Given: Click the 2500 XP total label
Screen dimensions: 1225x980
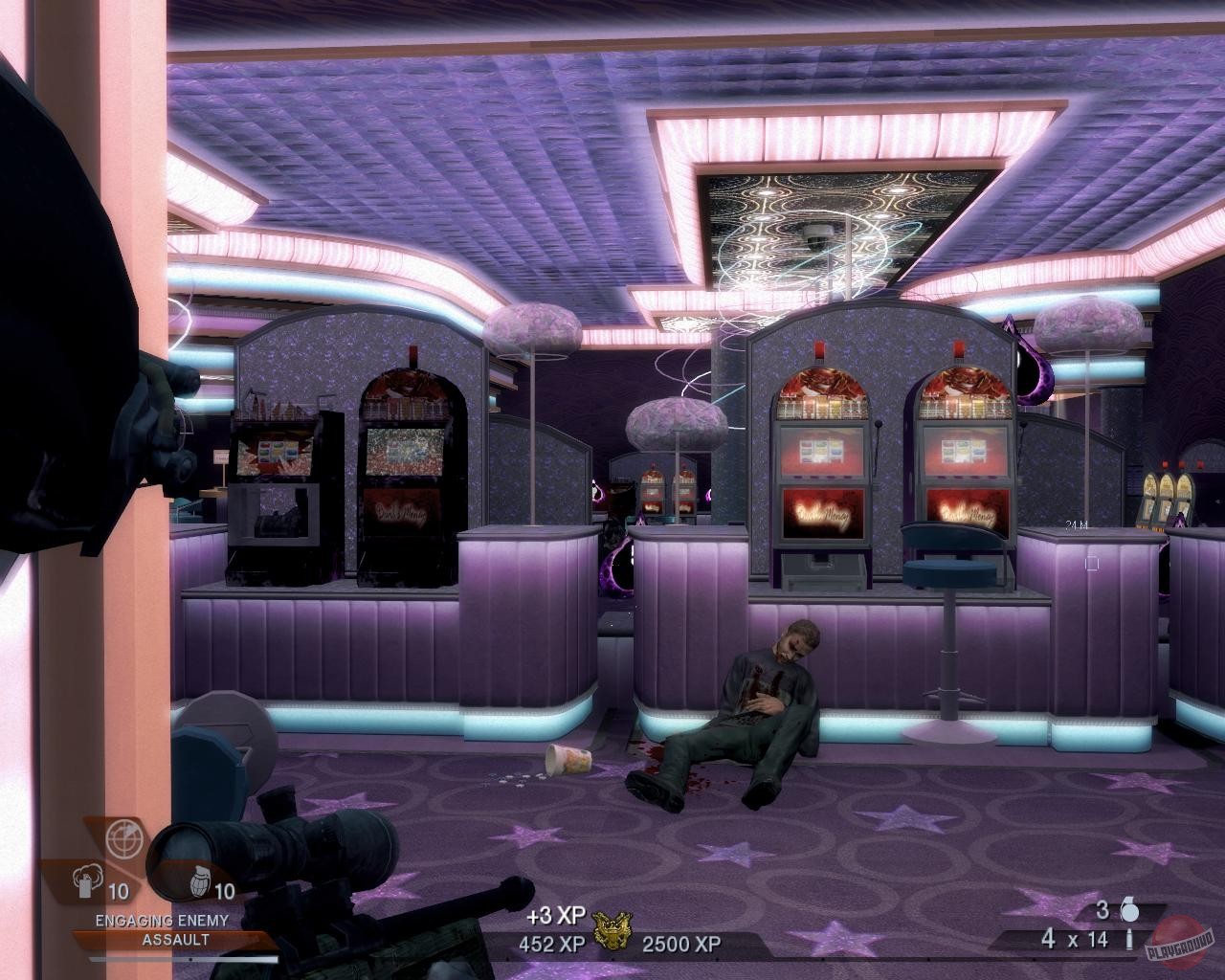Looking at the screenshot, I should pos(679,943).
